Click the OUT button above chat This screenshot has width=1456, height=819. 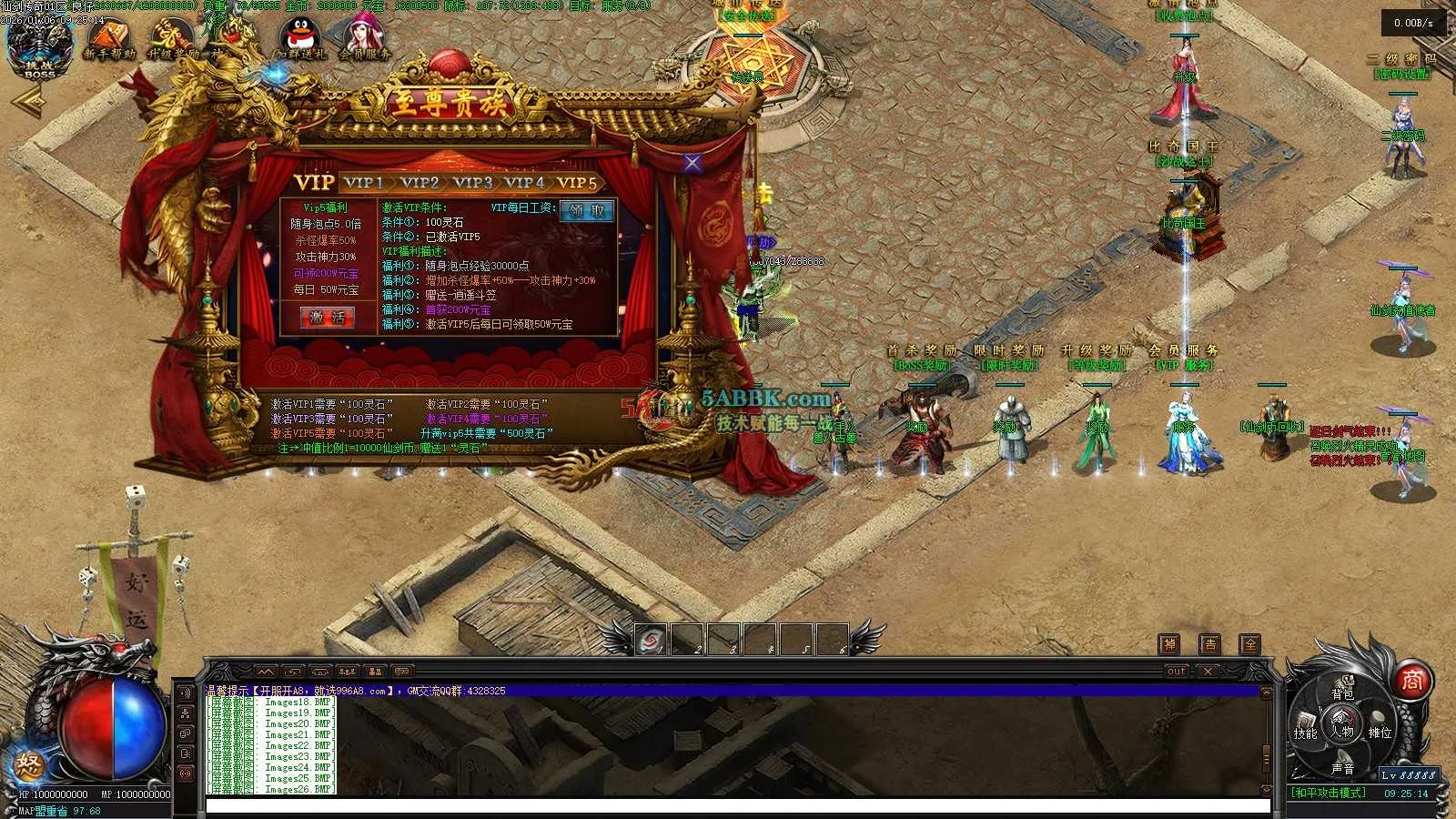(1177, 672)
